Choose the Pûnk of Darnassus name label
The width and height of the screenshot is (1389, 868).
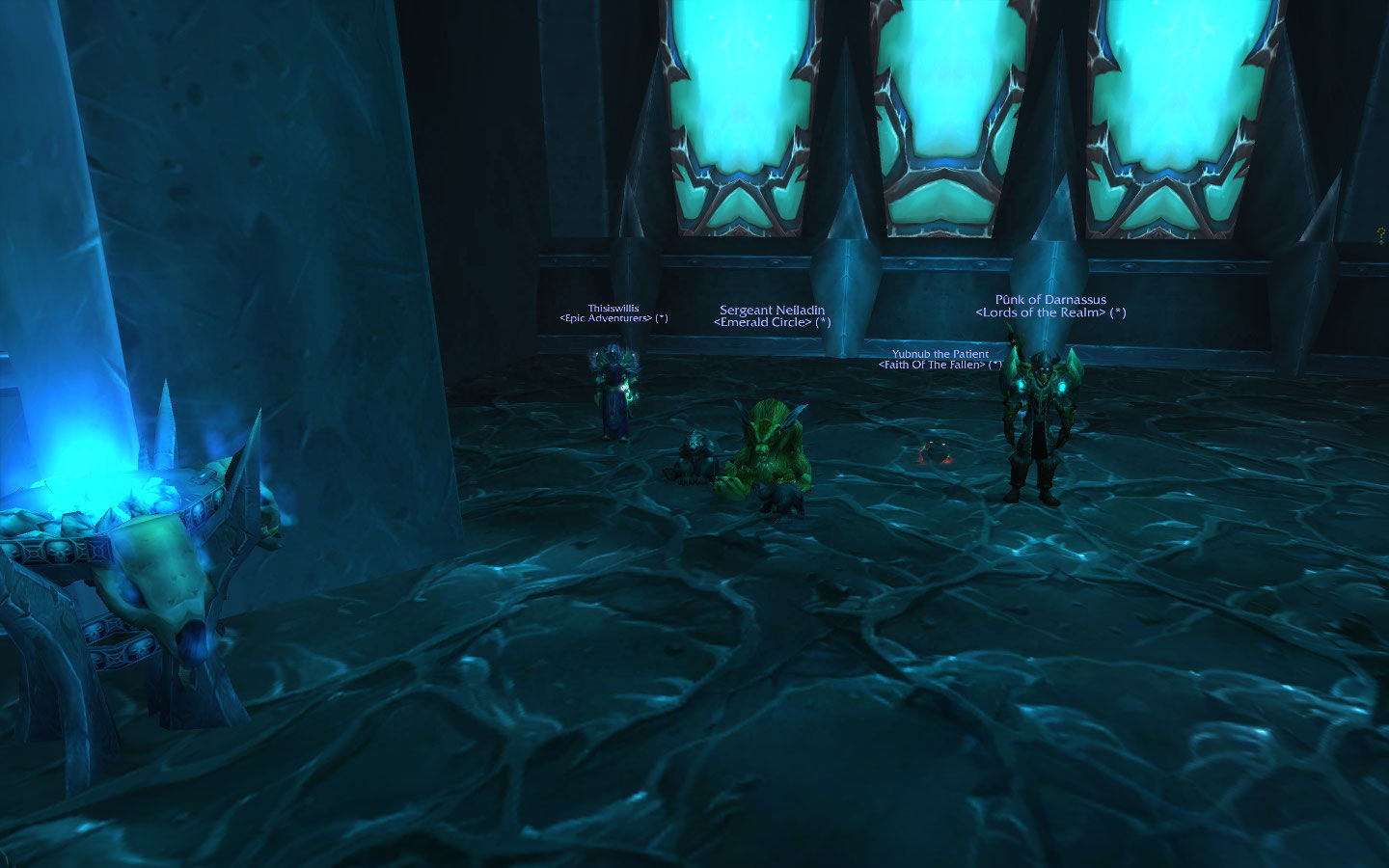[1050, 300]
